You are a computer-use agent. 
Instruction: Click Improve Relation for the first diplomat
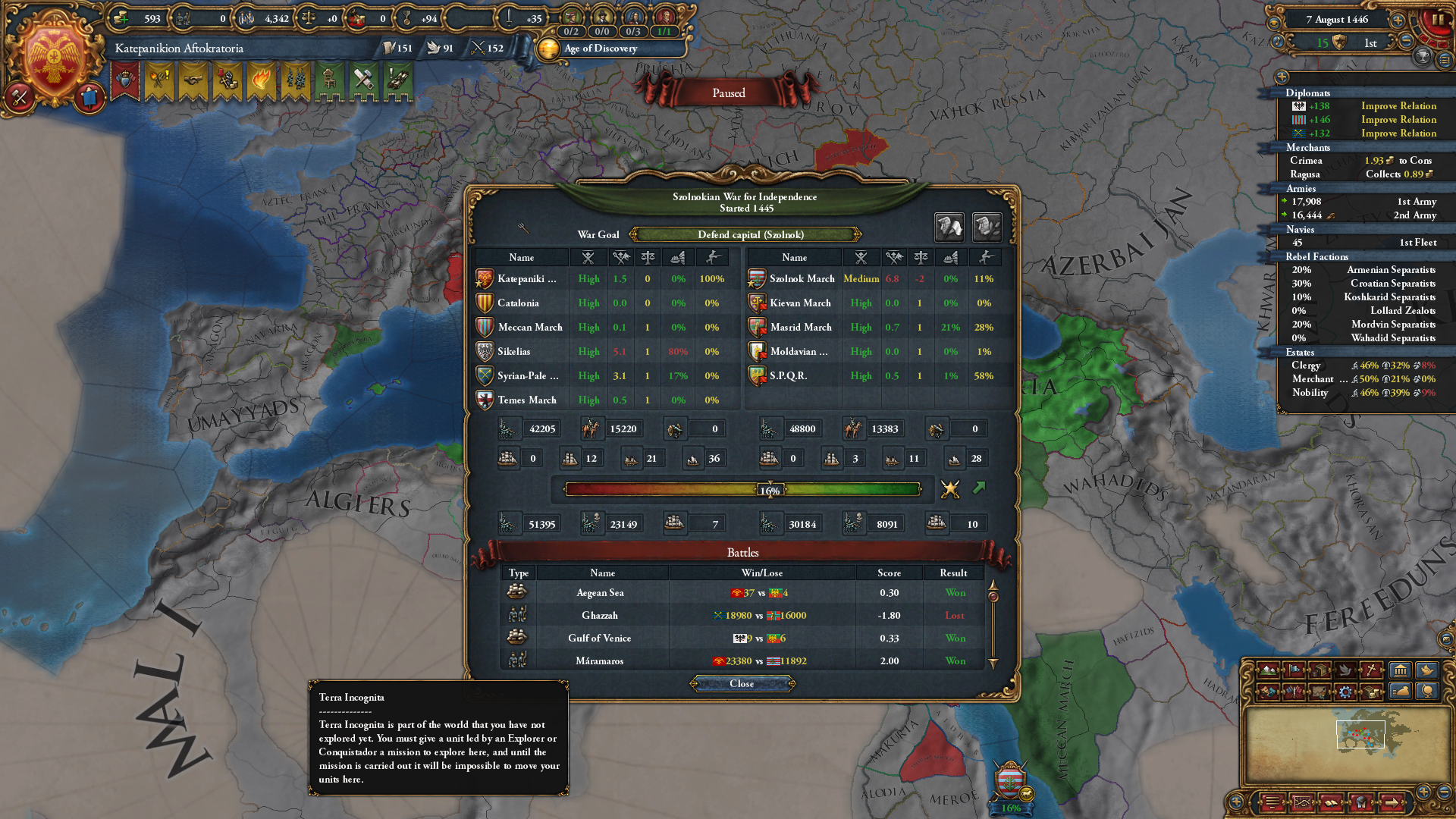1398,105
